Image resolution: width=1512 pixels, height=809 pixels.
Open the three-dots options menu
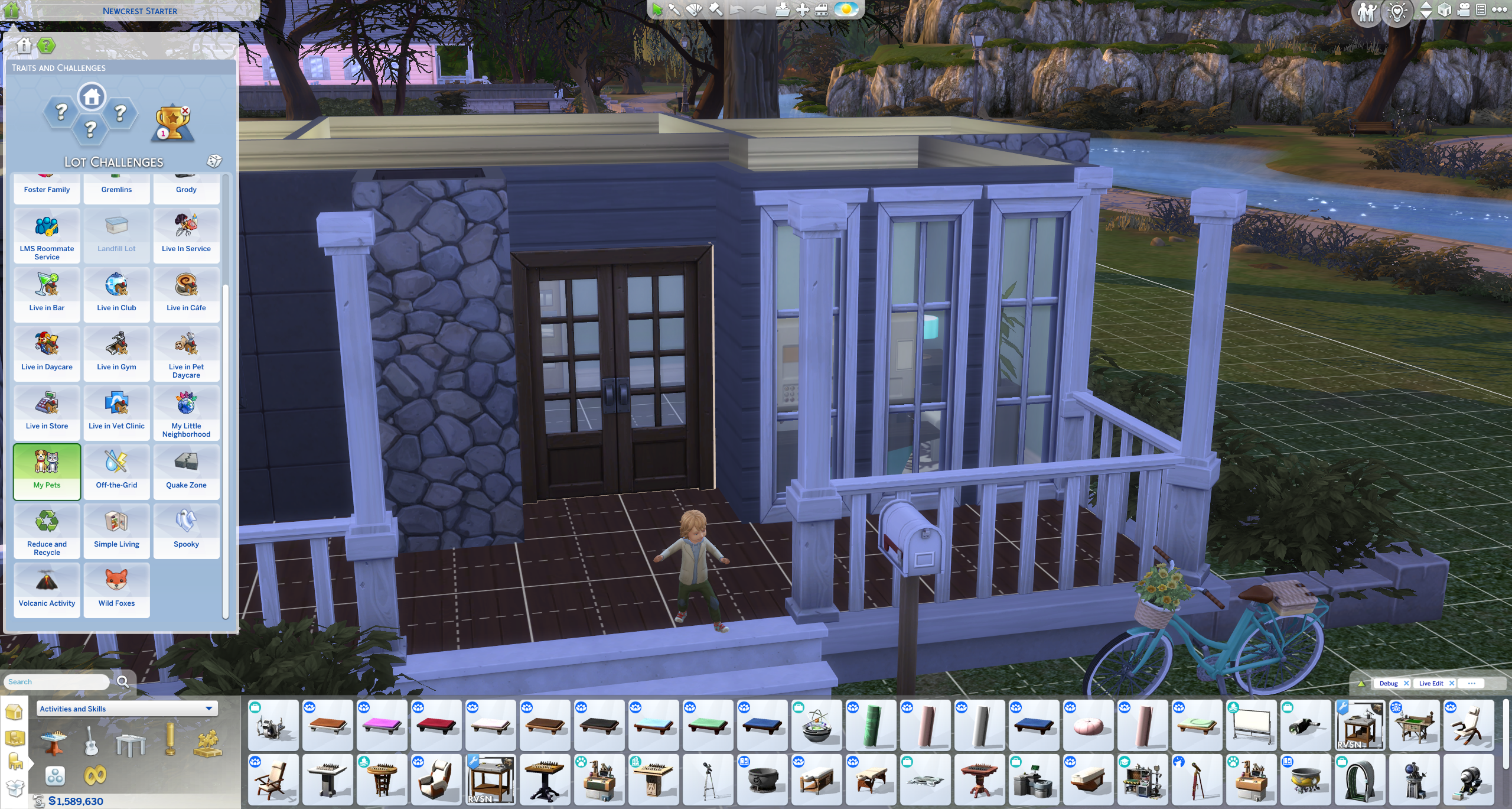[1499, 9]
